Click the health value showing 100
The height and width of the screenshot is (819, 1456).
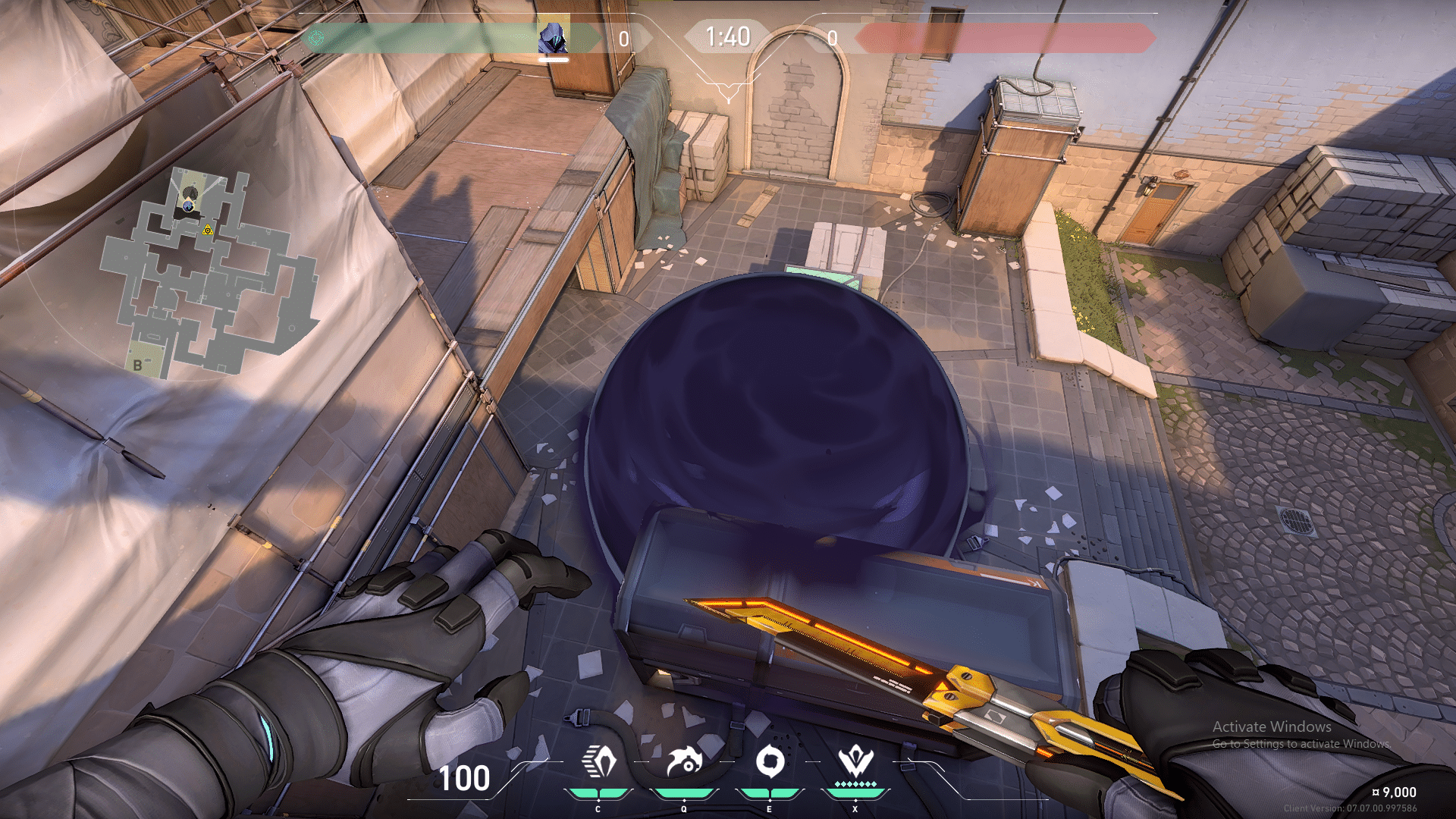(465, 779)
